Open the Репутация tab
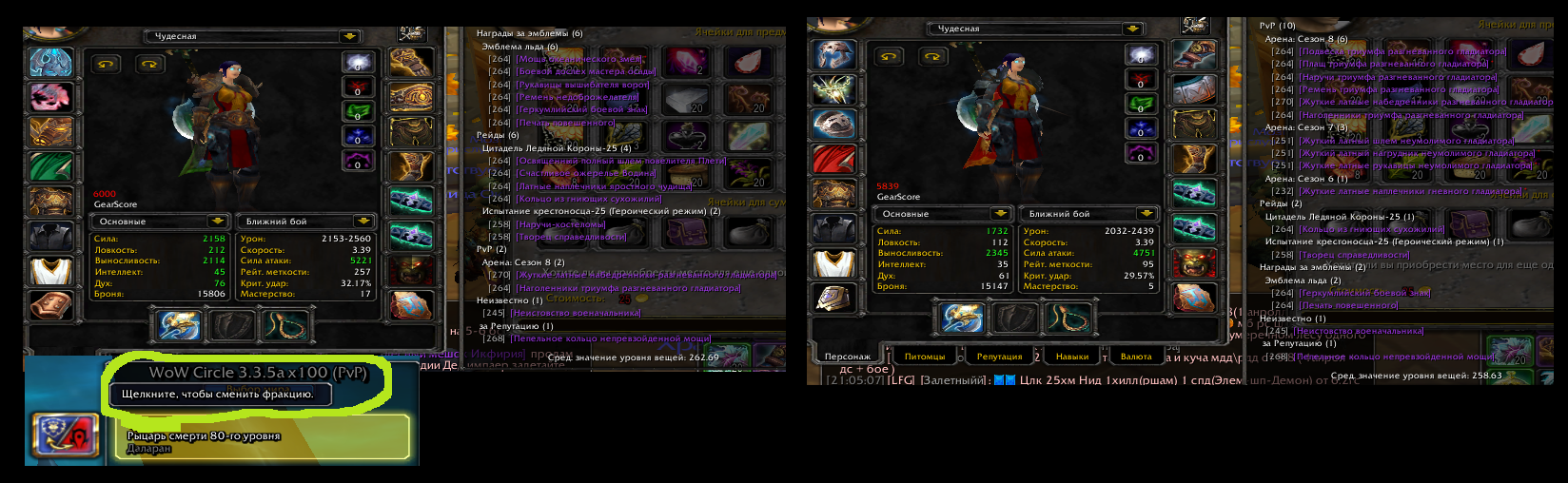Screen dimensions: 1568x483 [x=999, y=357]
